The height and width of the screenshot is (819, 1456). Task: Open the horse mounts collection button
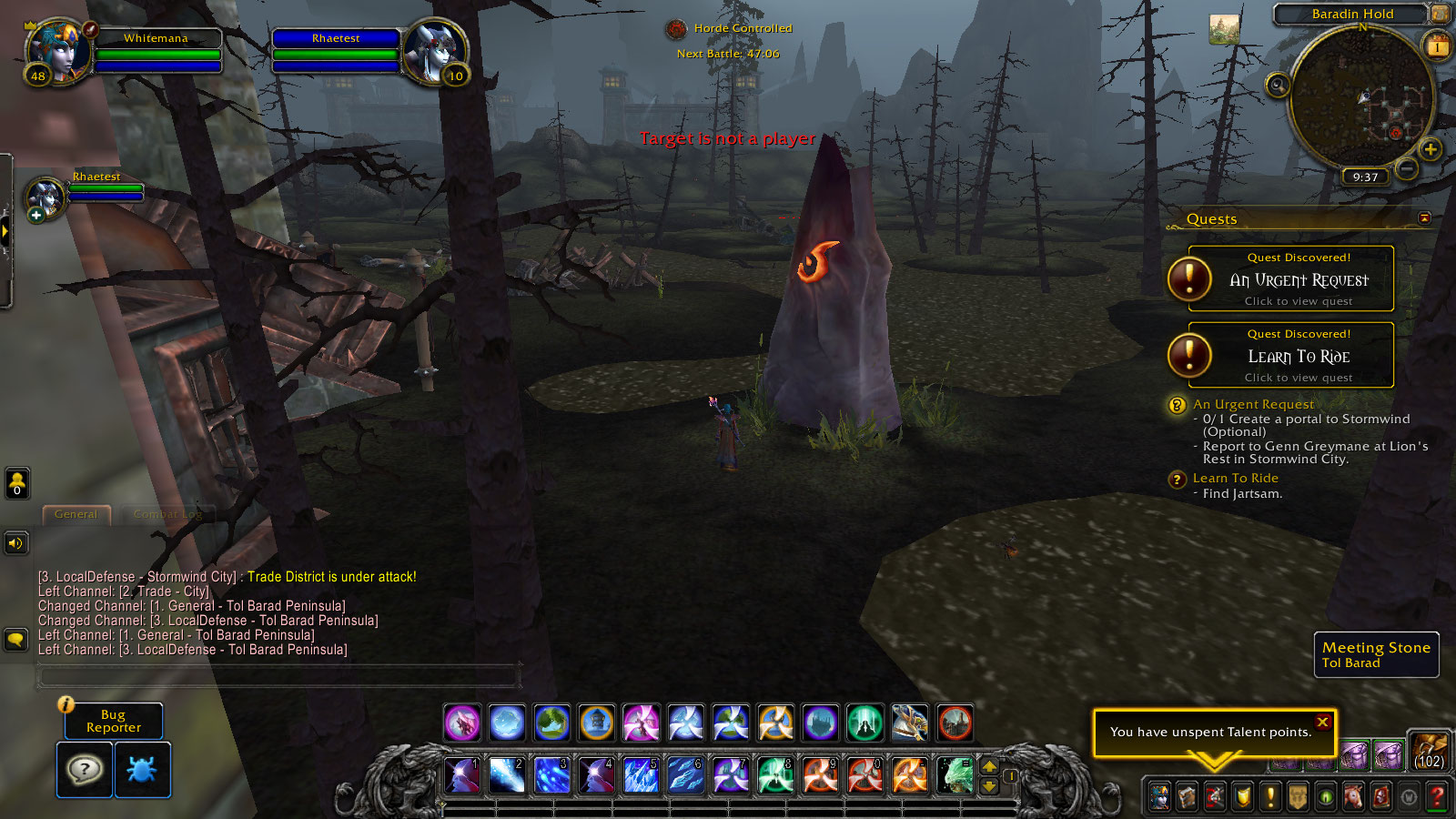[x=1353, y=797]
